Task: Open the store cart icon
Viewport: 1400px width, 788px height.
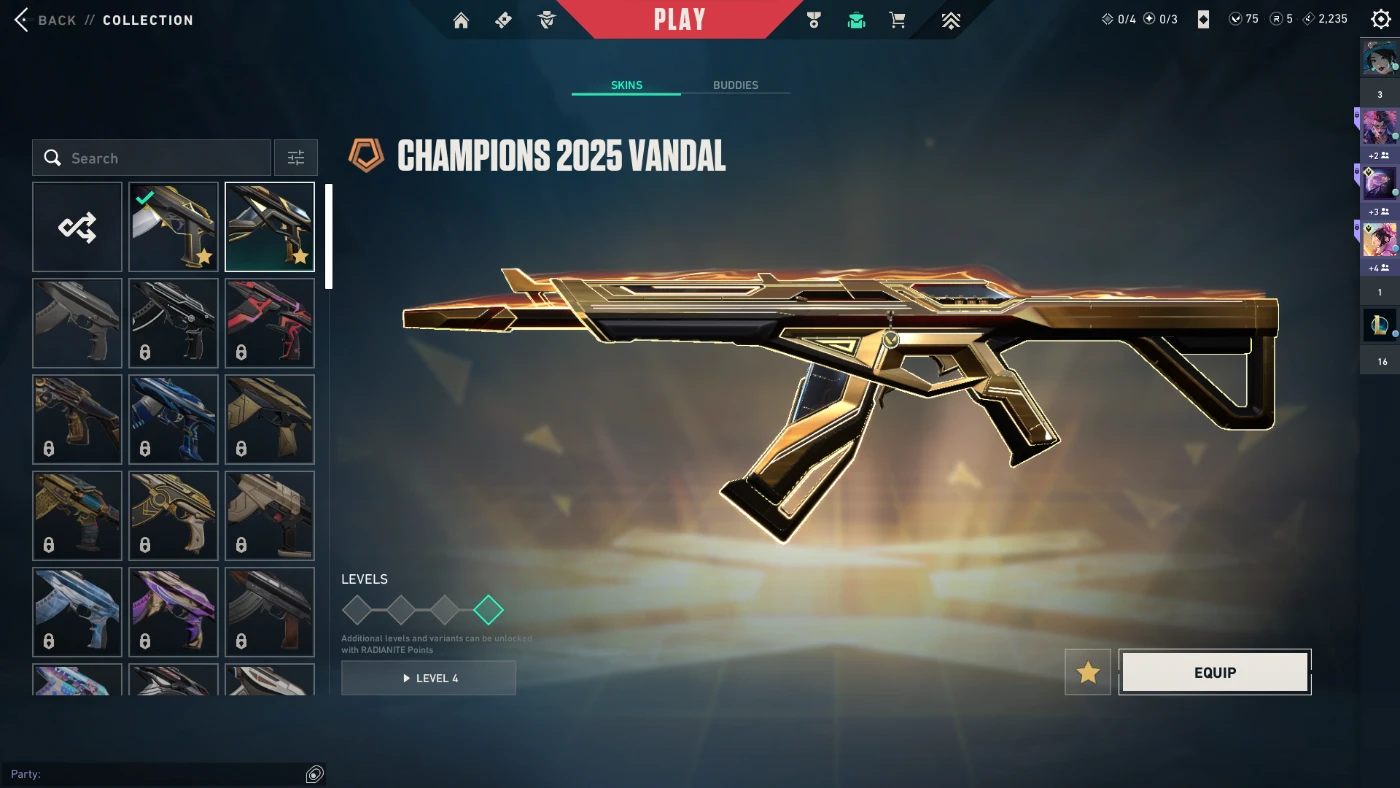Action: (x=898, y=20)
